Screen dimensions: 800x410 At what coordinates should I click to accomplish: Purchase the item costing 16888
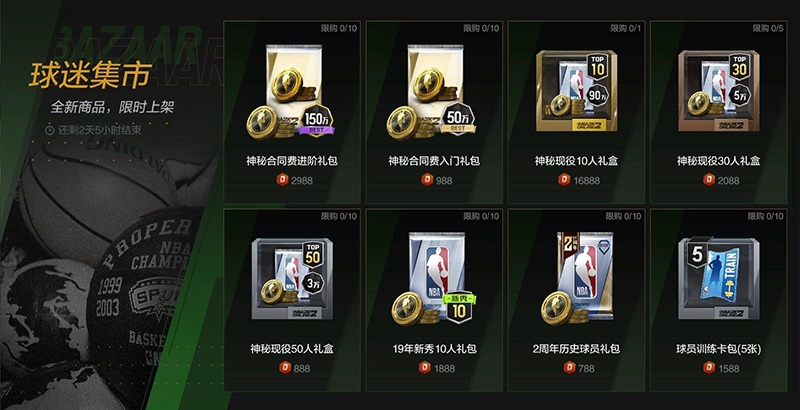pyautogui.click(x=578, y=179)
